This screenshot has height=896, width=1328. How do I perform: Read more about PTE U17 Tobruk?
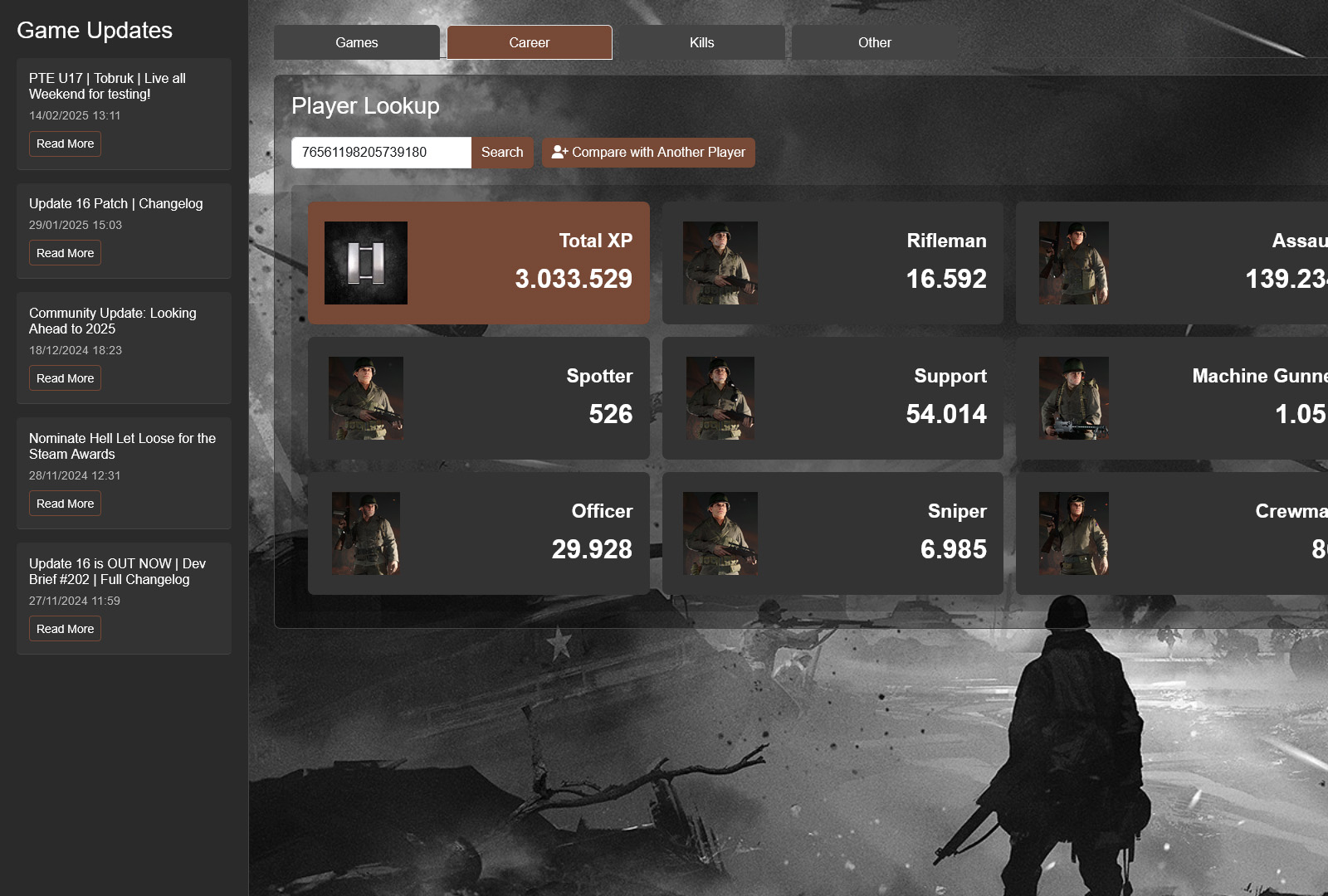click(x=65, y=144)
